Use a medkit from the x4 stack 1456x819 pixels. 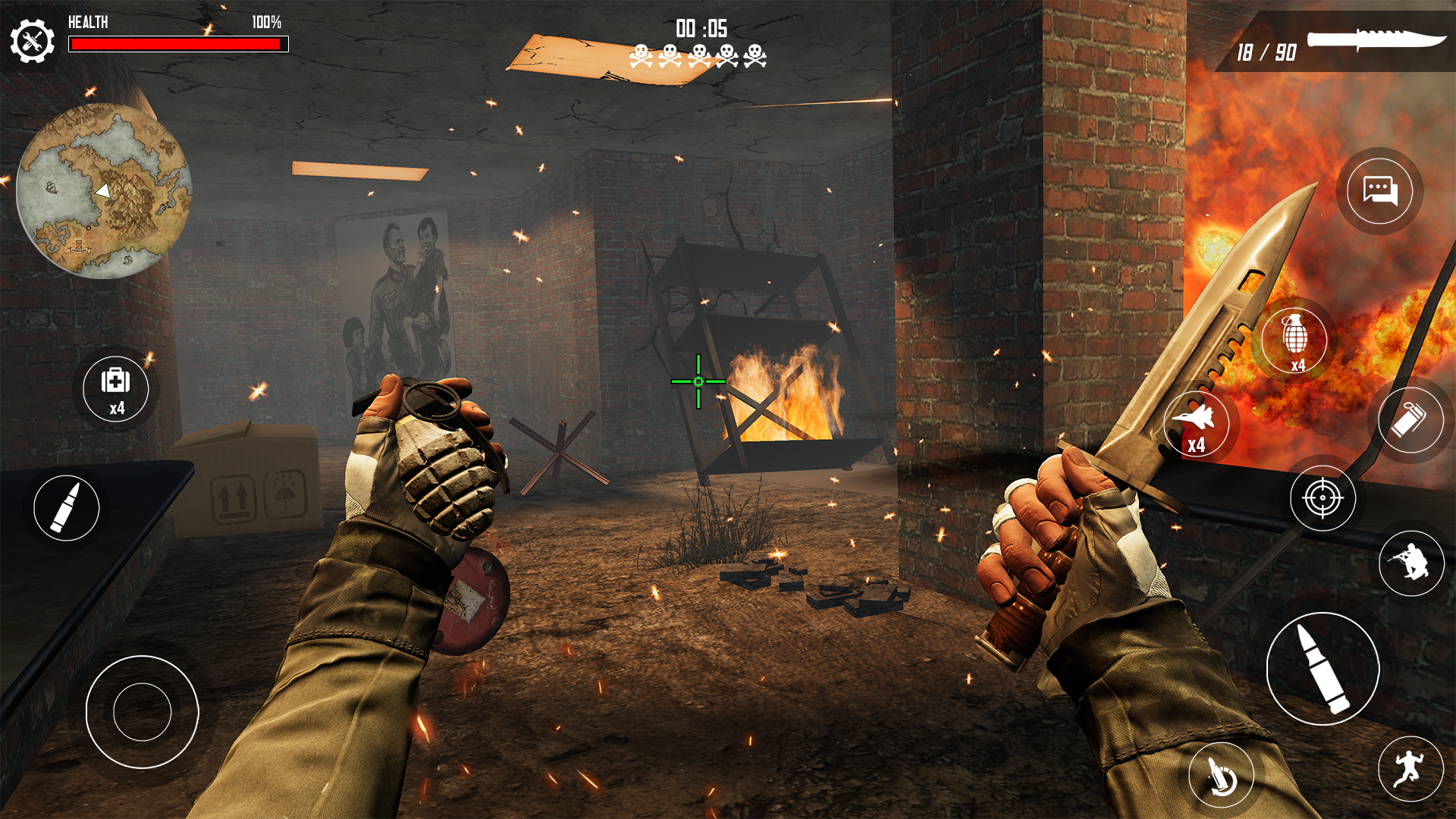click(117, 389)
